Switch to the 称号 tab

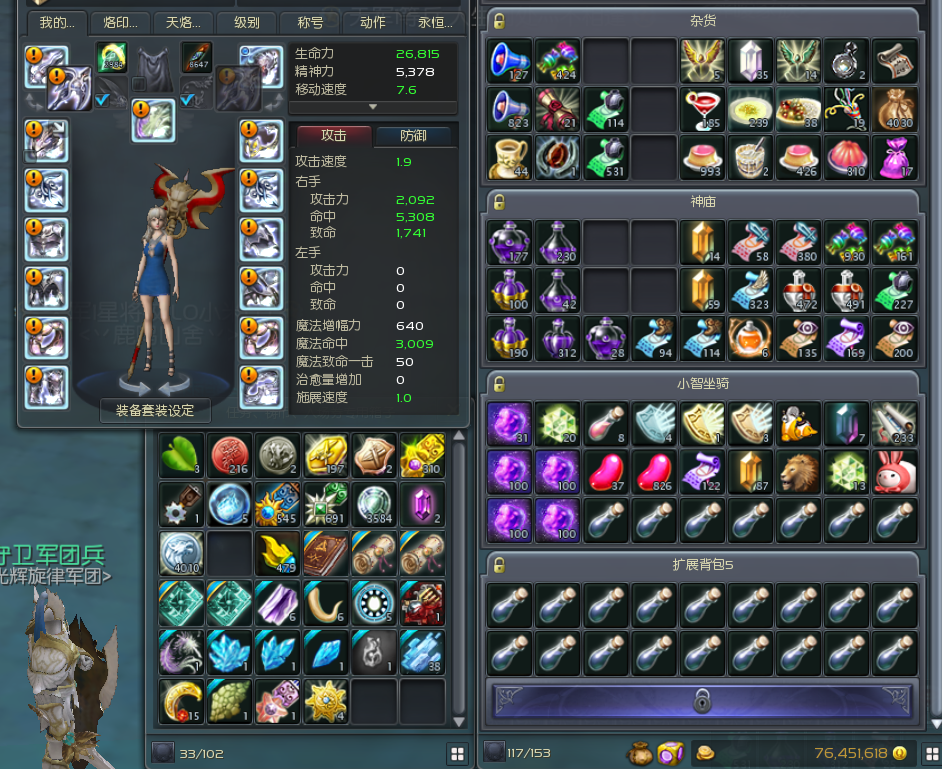point(307,22)
